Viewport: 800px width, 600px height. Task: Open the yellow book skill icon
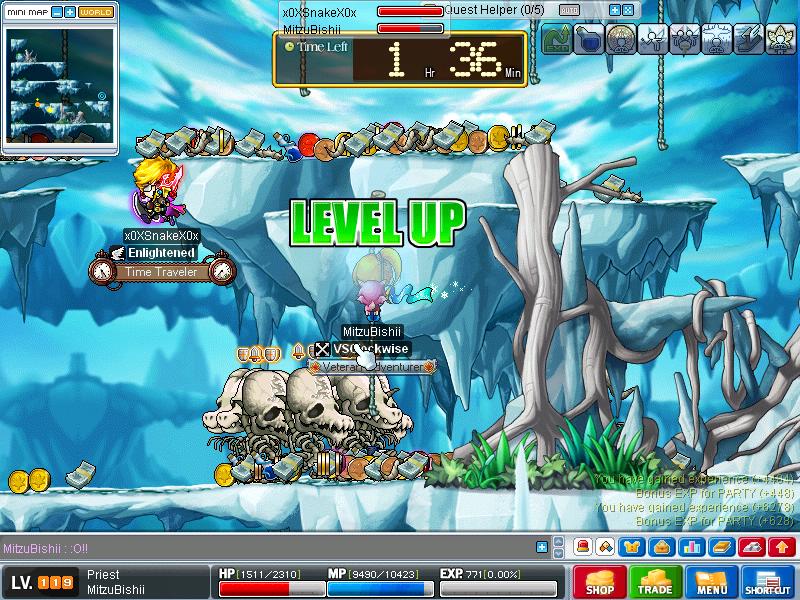721,547
